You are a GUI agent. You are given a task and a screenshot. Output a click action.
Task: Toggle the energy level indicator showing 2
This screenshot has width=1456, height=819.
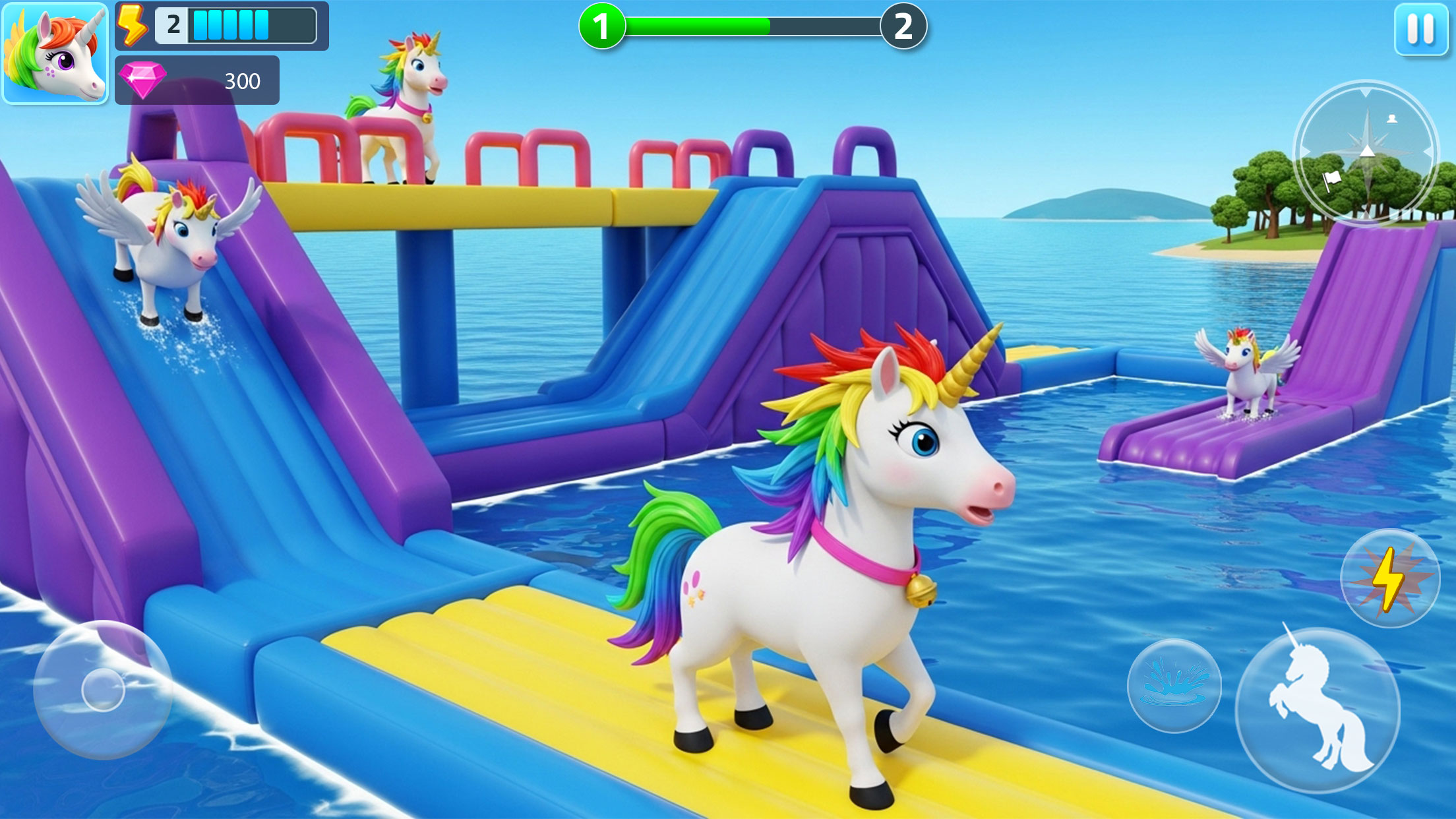point(173,25)
